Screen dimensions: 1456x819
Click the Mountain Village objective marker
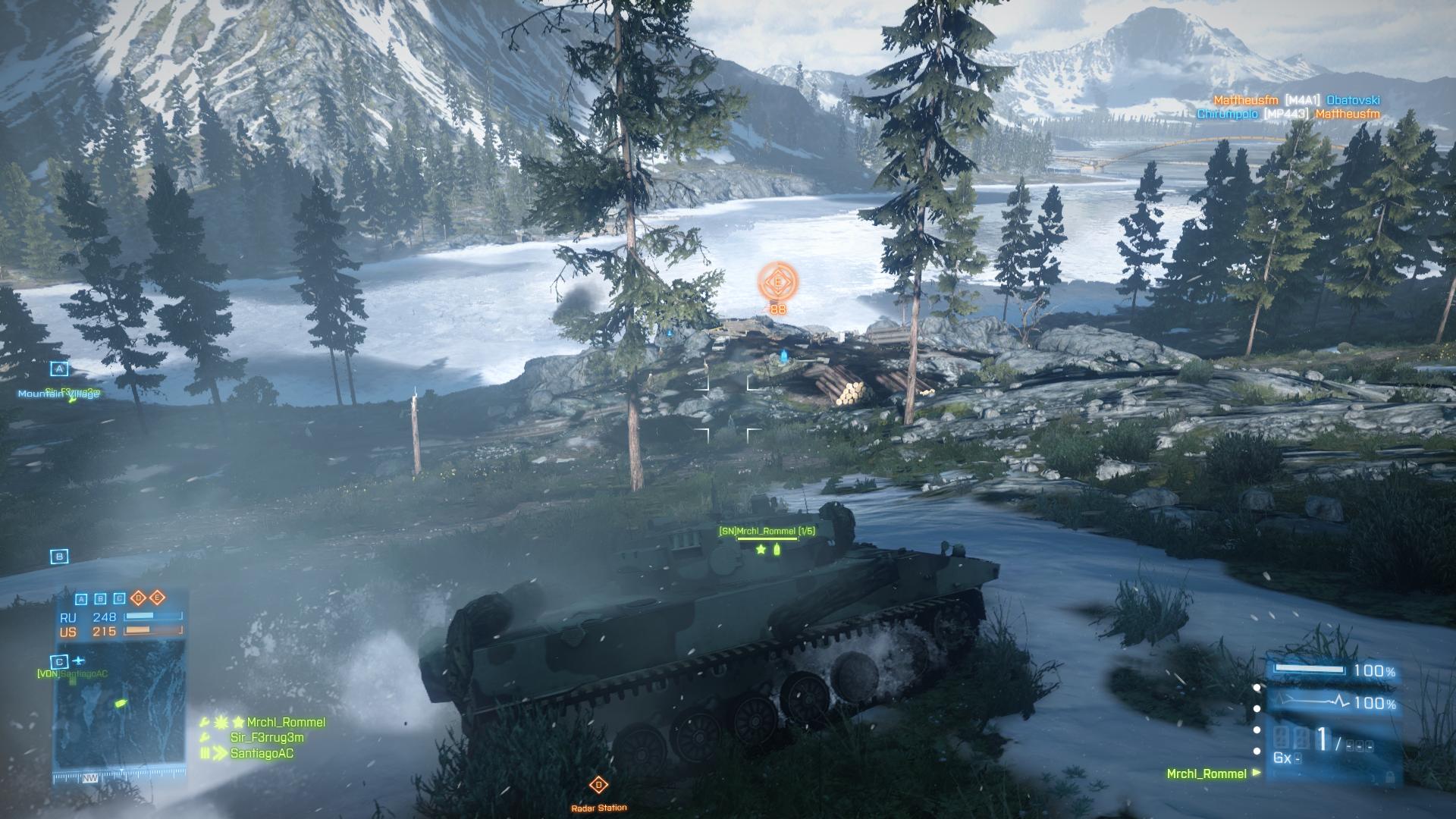59,369
